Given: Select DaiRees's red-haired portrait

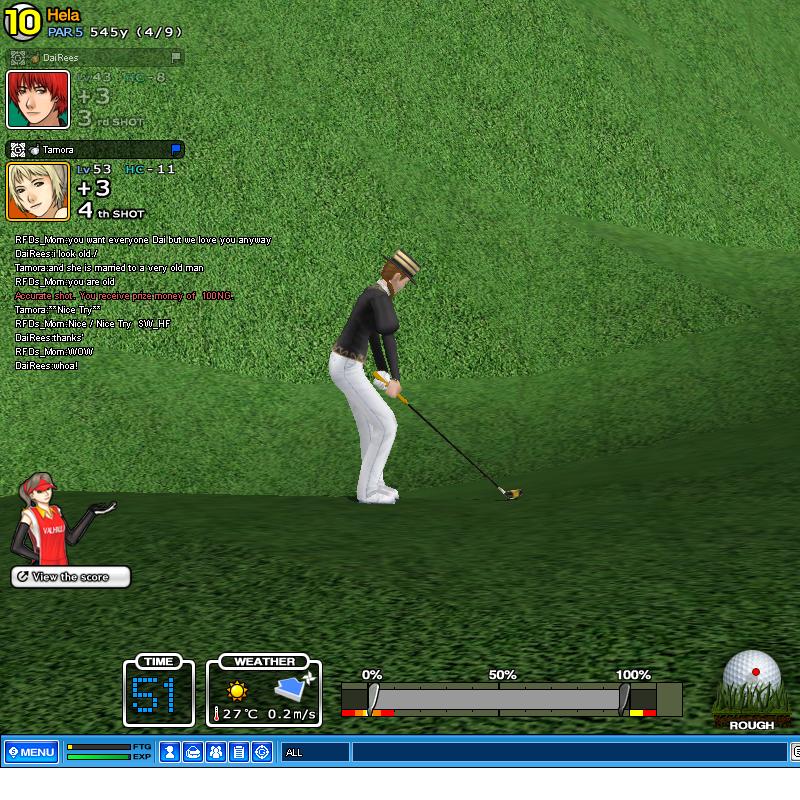Looking at the screenshot, I should point(38,100).
